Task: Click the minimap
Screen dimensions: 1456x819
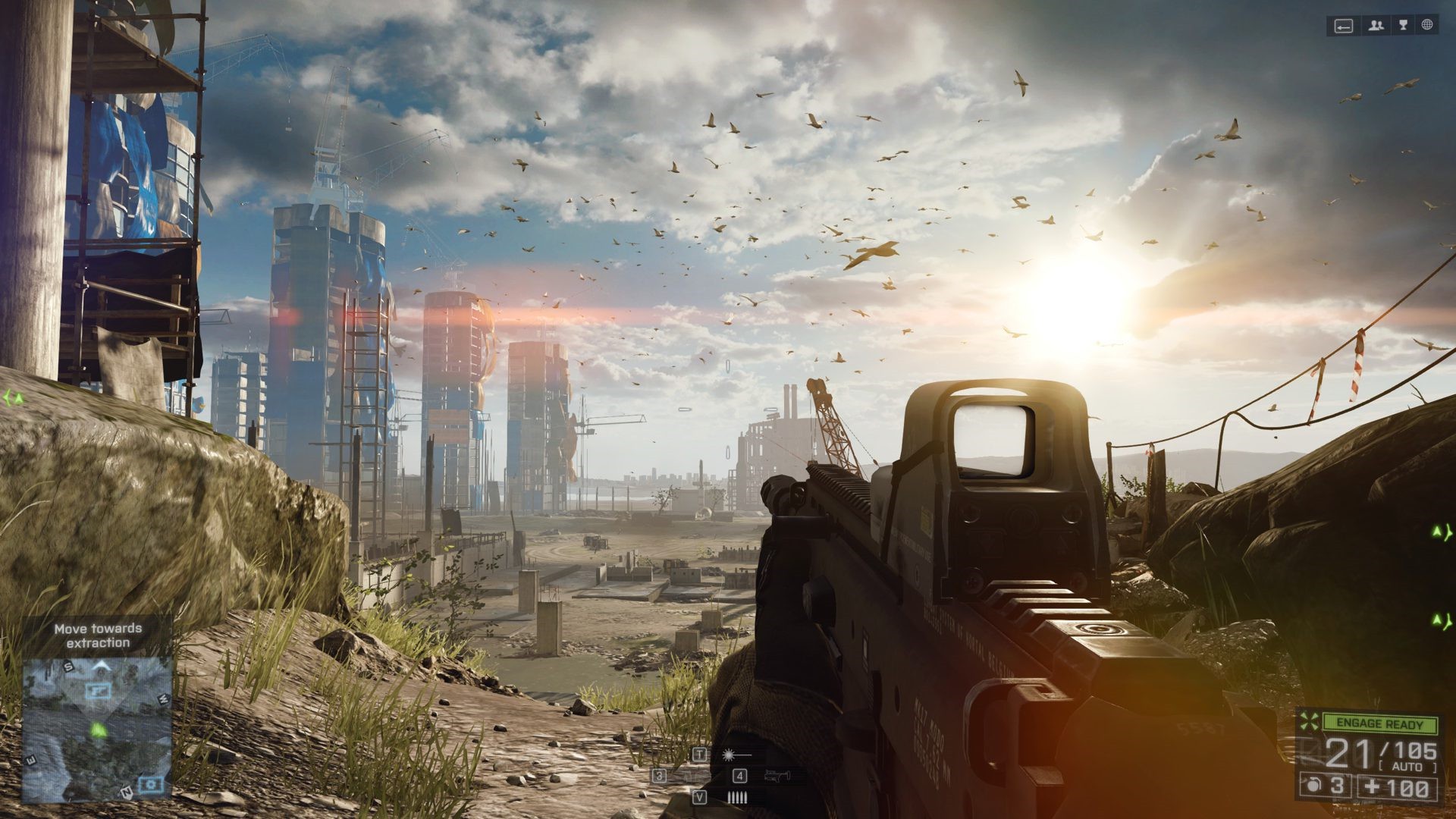Action: 96,729
